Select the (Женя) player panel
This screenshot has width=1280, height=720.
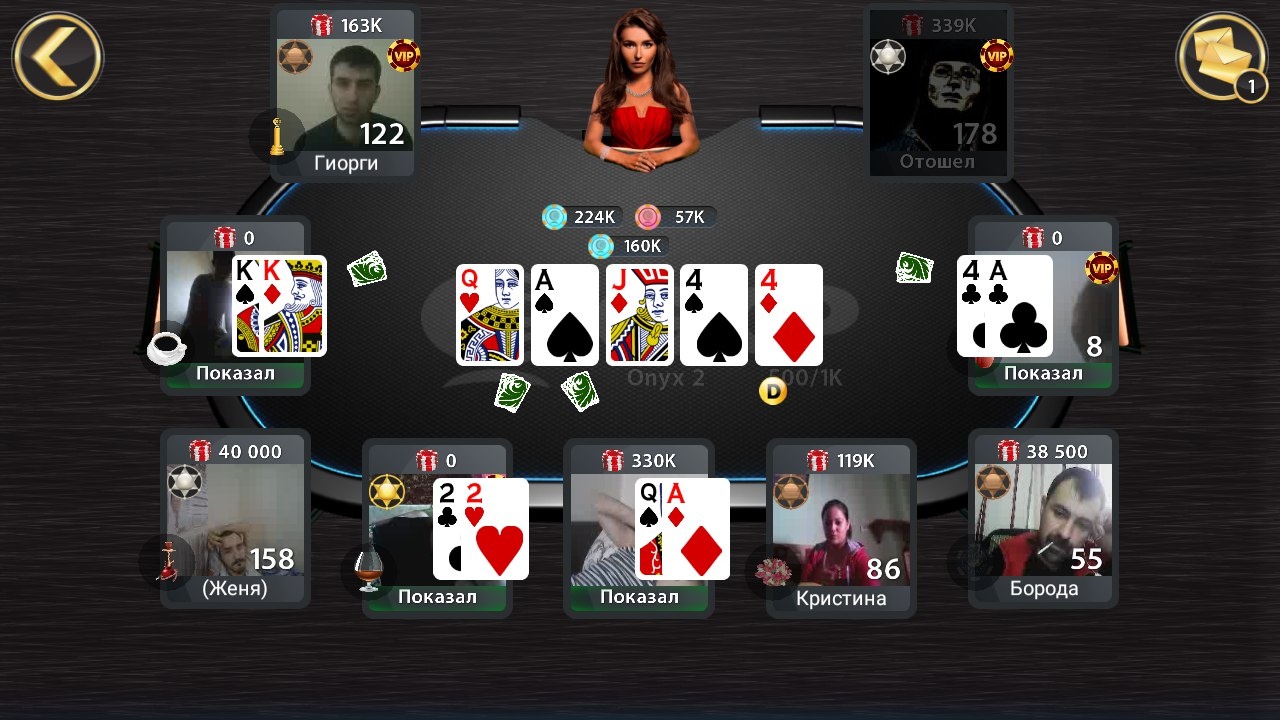click(x=235, y=525)
